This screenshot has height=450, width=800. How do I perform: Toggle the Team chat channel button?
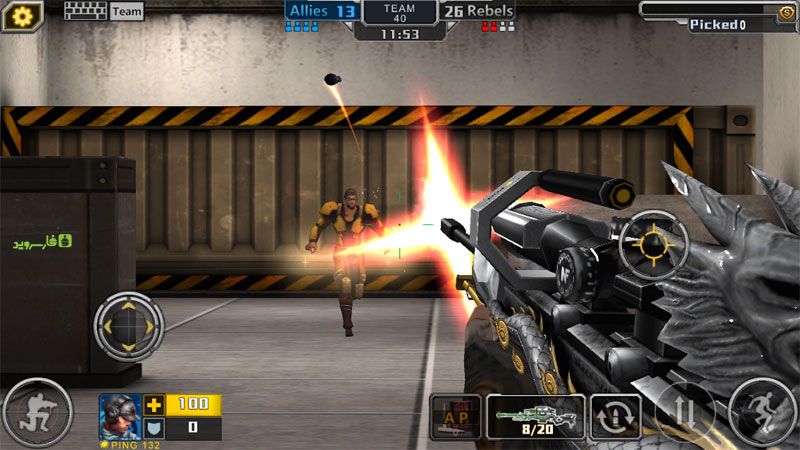tap(127, 11)
